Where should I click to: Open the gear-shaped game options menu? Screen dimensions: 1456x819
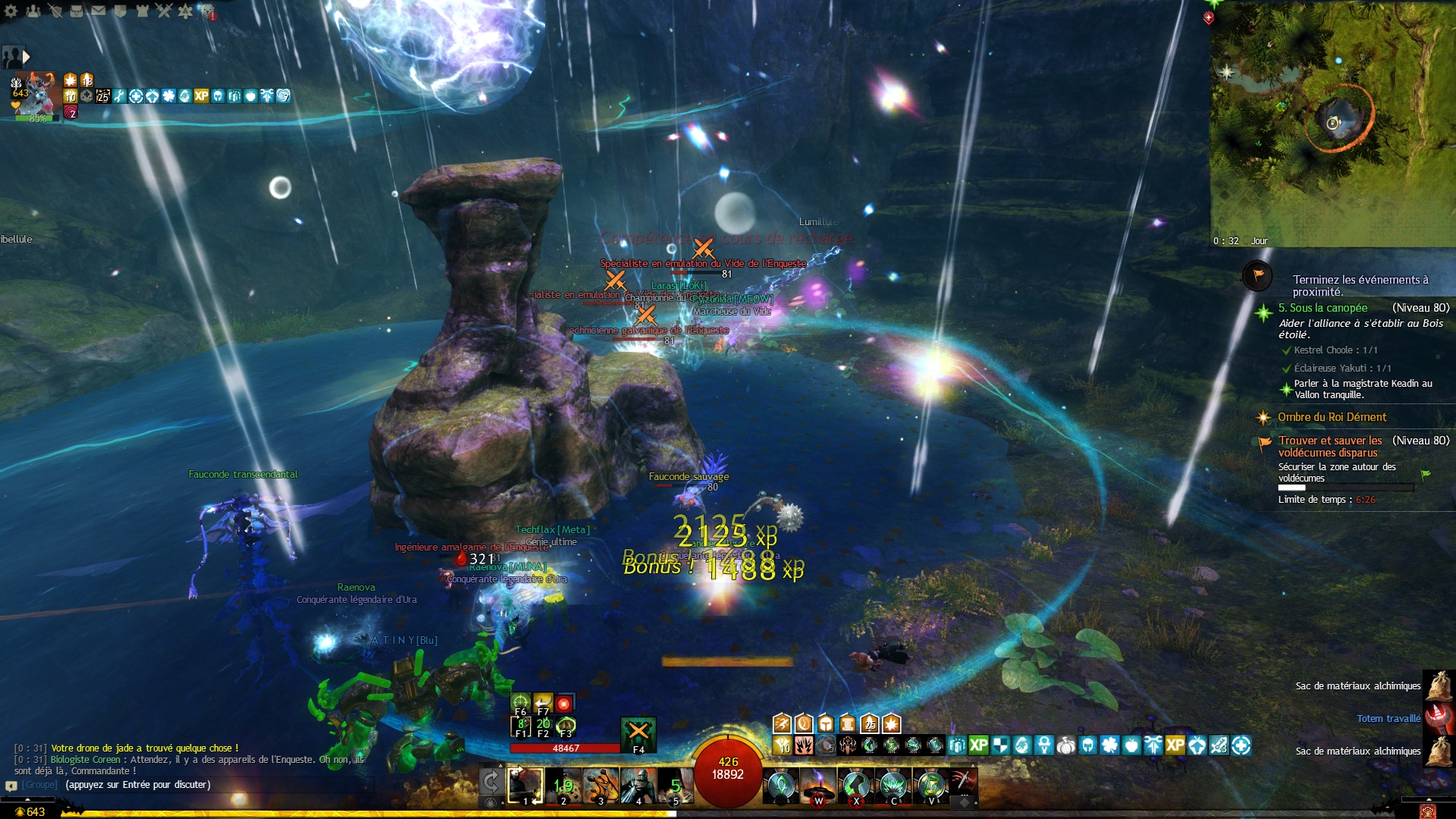pos(11,11)
